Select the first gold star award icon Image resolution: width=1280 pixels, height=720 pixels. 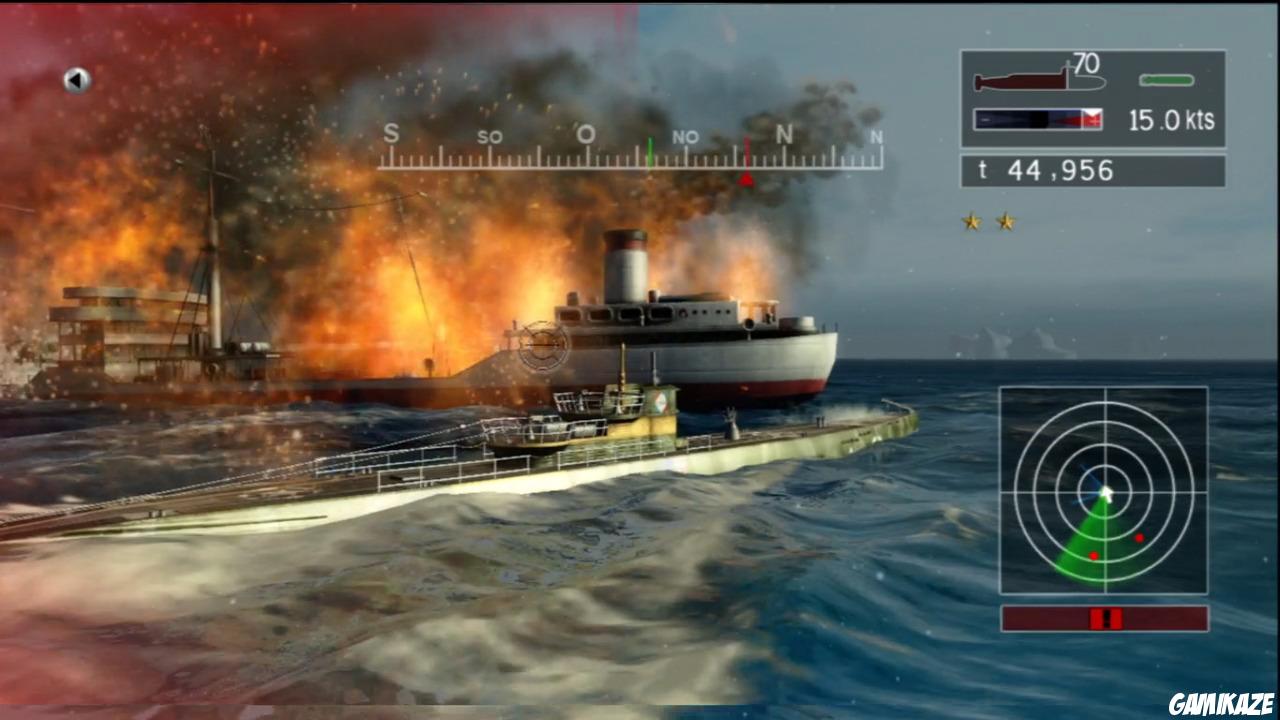[x=969, y=219]
